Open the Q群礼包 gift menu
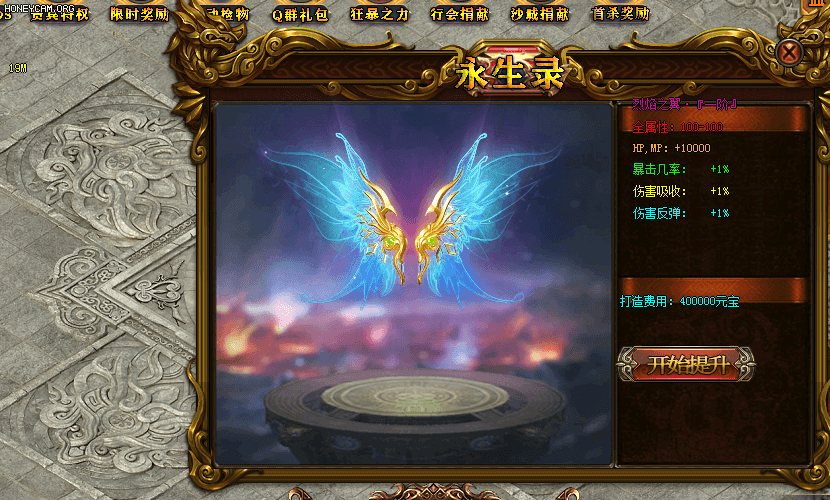 [300, 15]
